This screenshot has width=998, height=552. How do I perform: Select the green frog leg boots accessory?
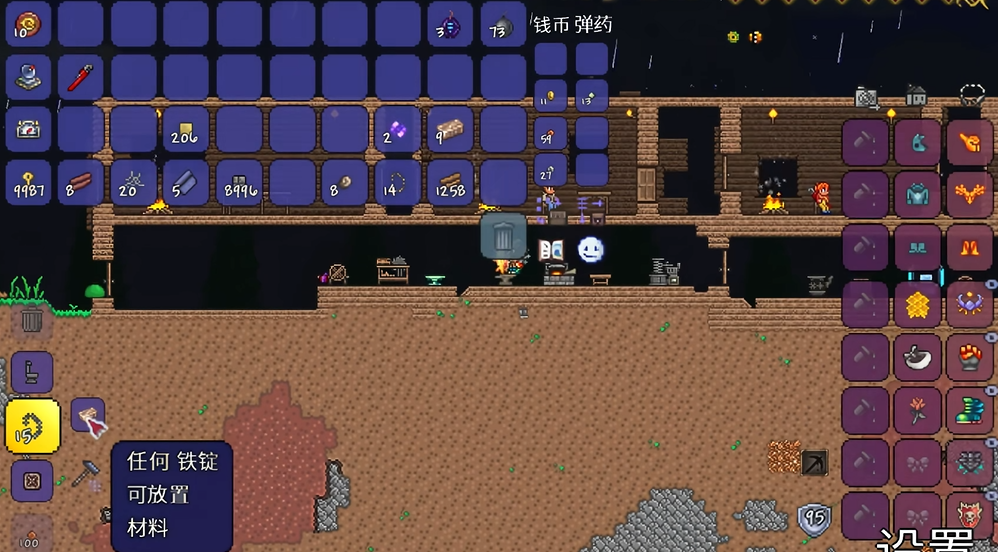(968, 411)
